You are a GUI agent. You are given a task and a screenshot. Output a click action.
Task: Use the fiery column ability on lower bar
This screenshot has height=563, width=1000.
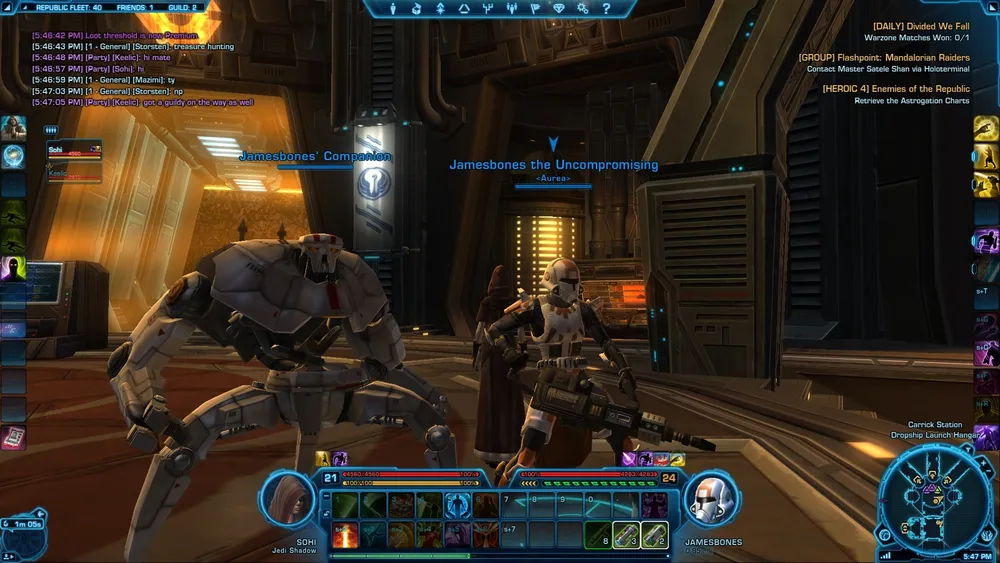[345, 535]
